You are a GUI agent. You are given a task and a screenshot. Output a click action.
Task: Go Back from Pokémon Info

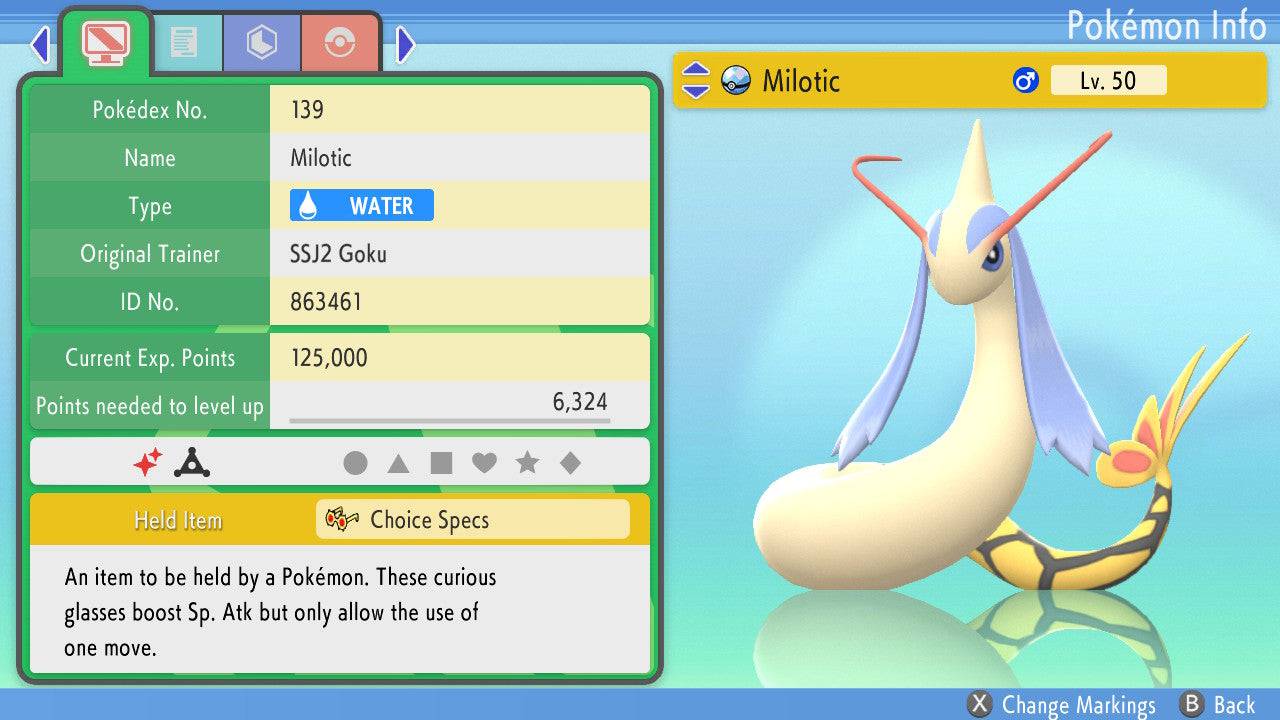[x=1219, y=705]
